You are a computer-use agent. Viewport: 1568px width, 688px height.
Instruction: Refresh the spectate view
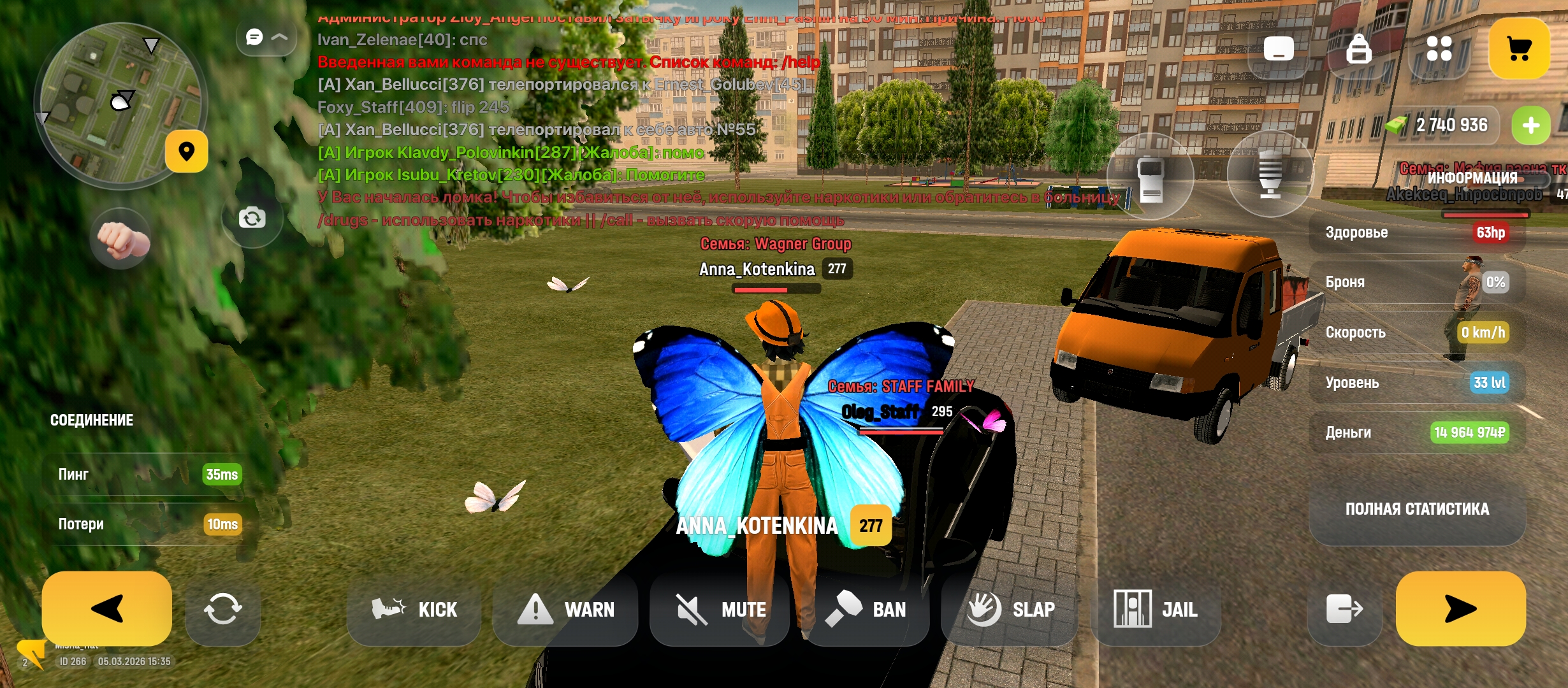(x=222, y=610)
